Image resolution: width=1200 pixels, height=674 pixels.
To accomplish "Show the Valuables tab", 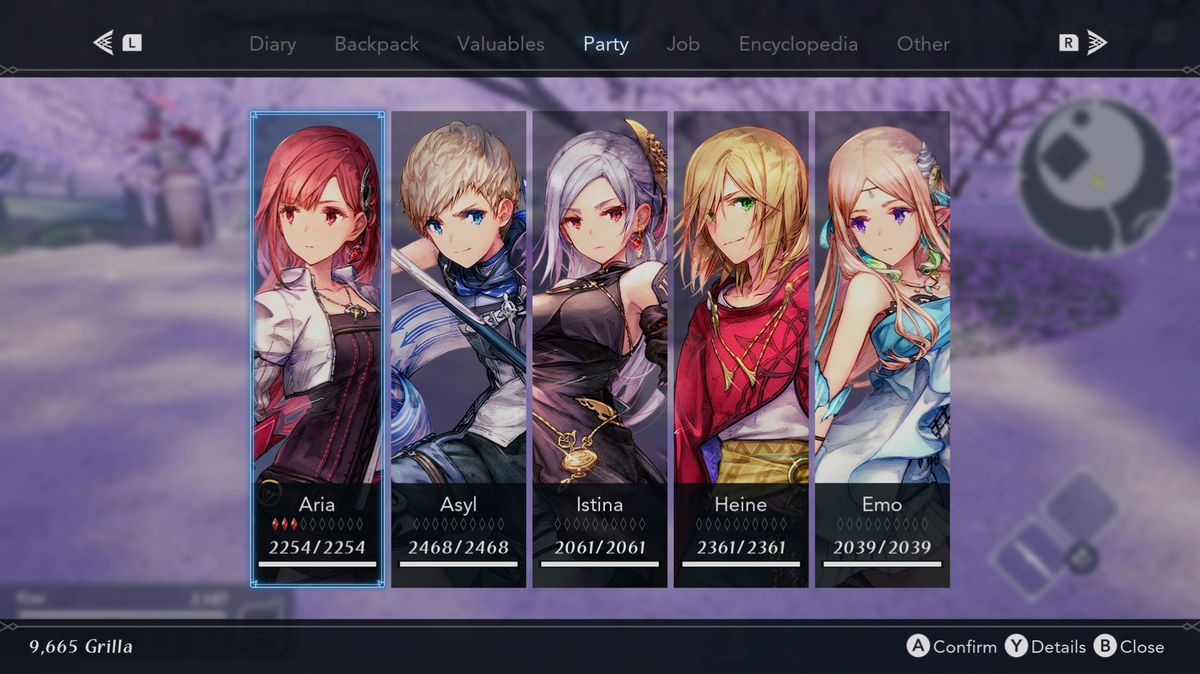I will [500, 44].
